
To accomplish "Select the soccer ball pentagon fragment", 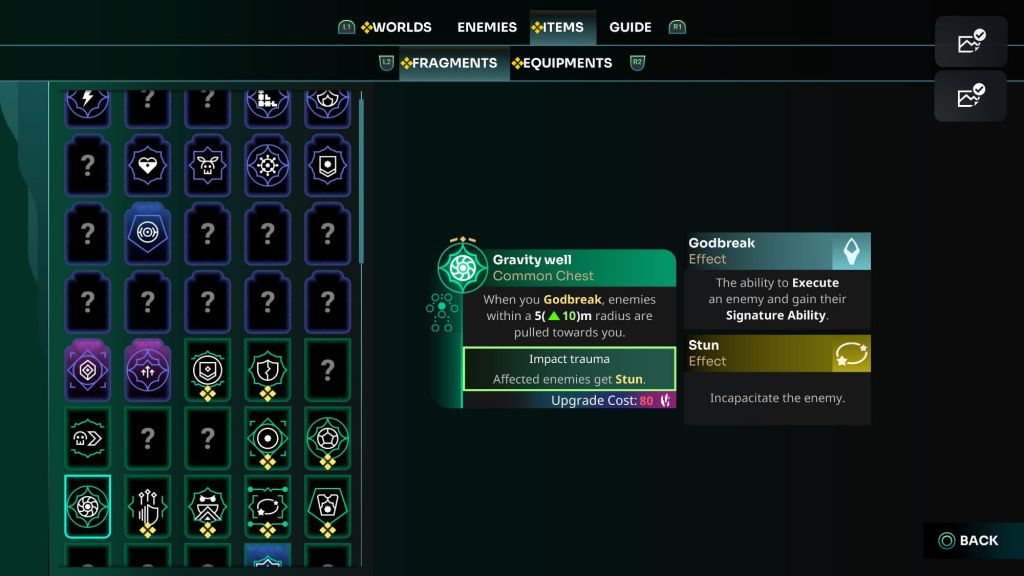I will click(x=328, y=435).
